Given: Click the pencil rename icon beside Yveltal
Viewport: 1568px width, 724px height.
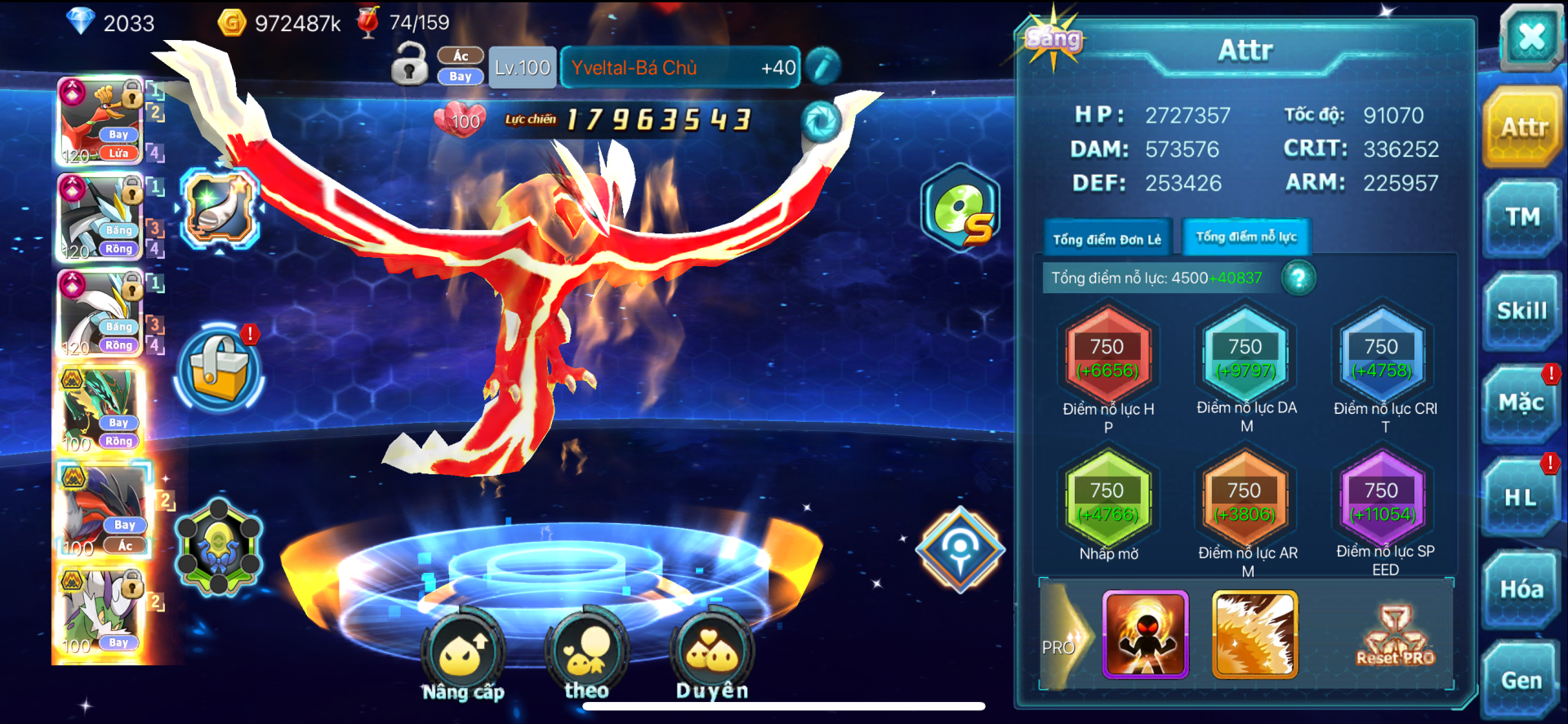Looking at the screenshot, I should (822, 67).
